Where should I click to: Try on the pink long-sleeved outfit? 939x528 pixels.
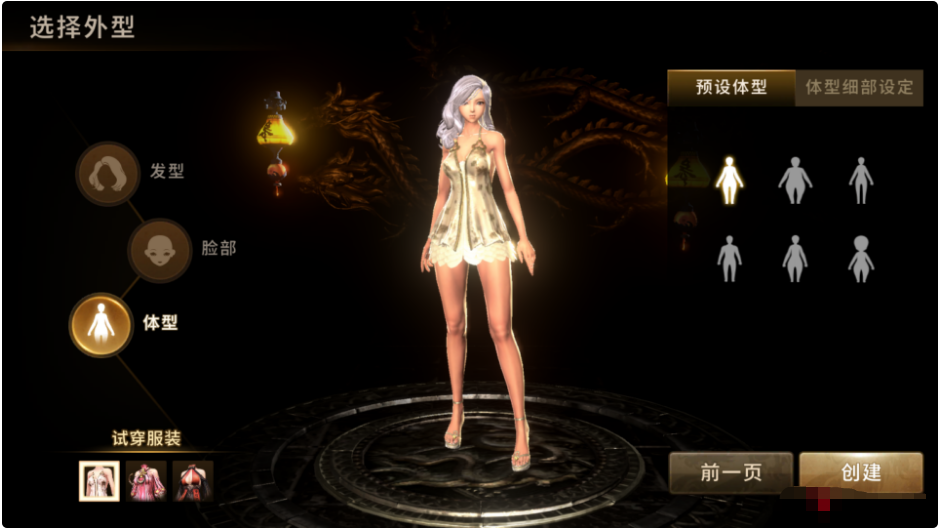146,481
